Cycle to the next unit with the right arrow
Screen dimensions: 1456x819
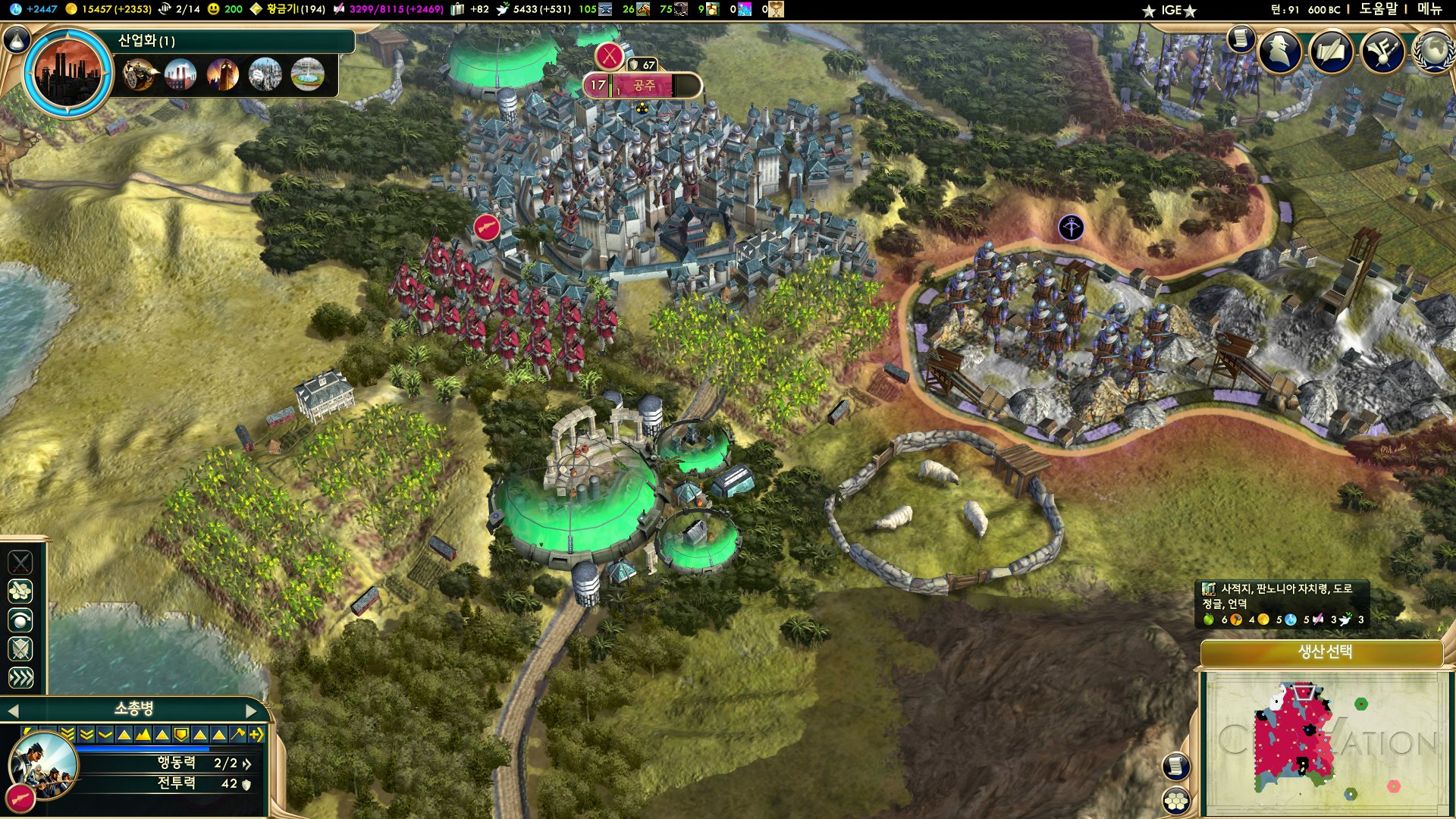coord(252,711)
